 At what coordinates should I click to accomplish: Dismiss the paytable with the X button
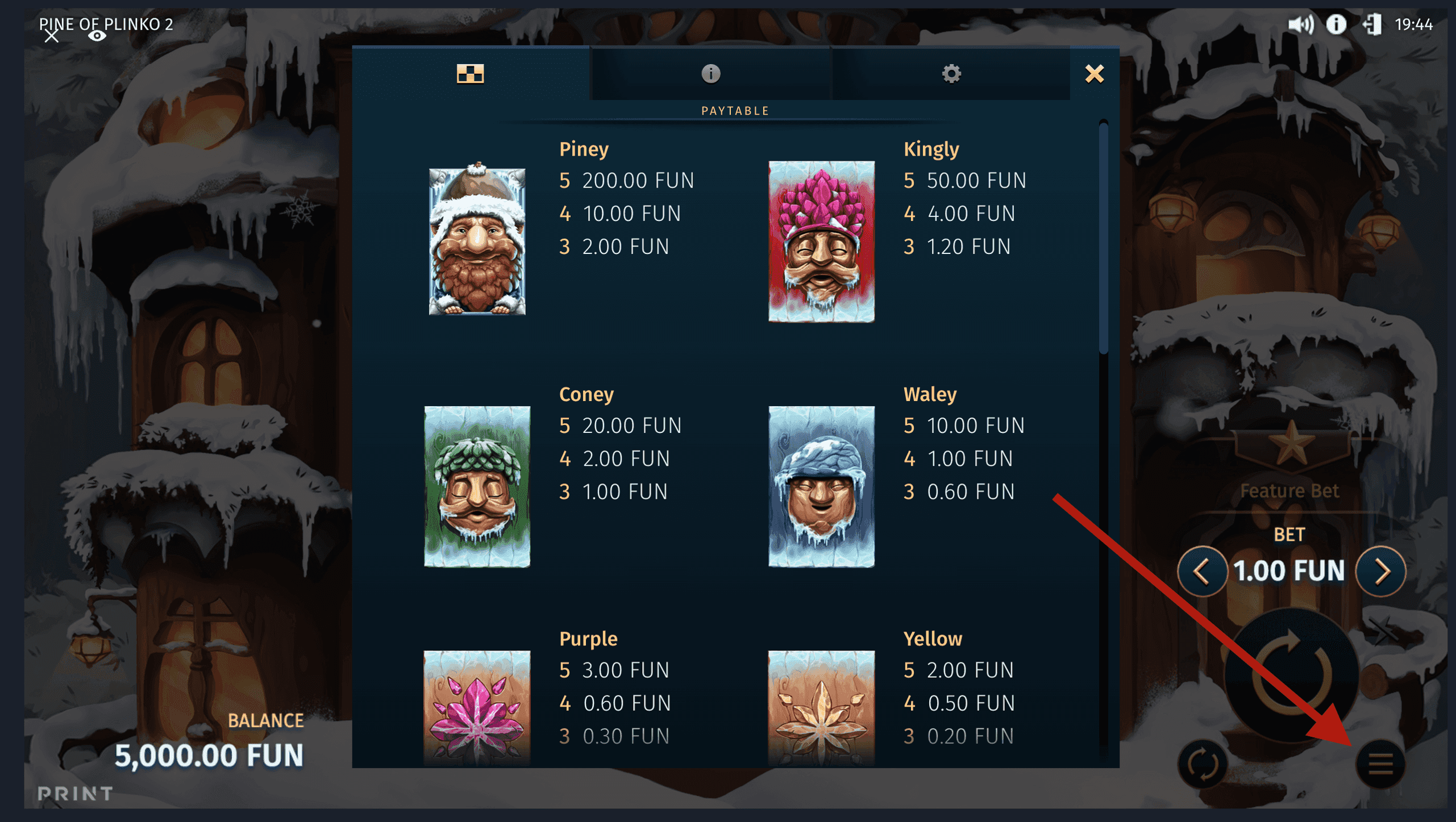pos(1093,73)
